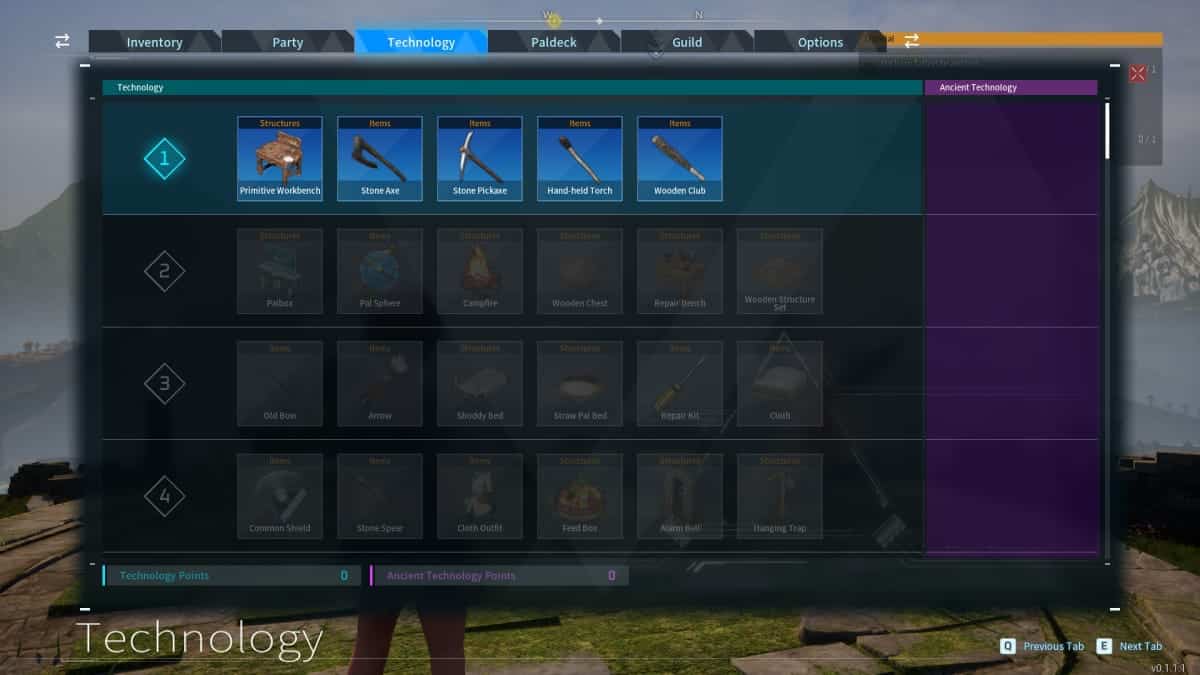The width and height of the screenshot is (1200, 675).
Task: Show the Paldeck tab
Action: coord(553,42)
